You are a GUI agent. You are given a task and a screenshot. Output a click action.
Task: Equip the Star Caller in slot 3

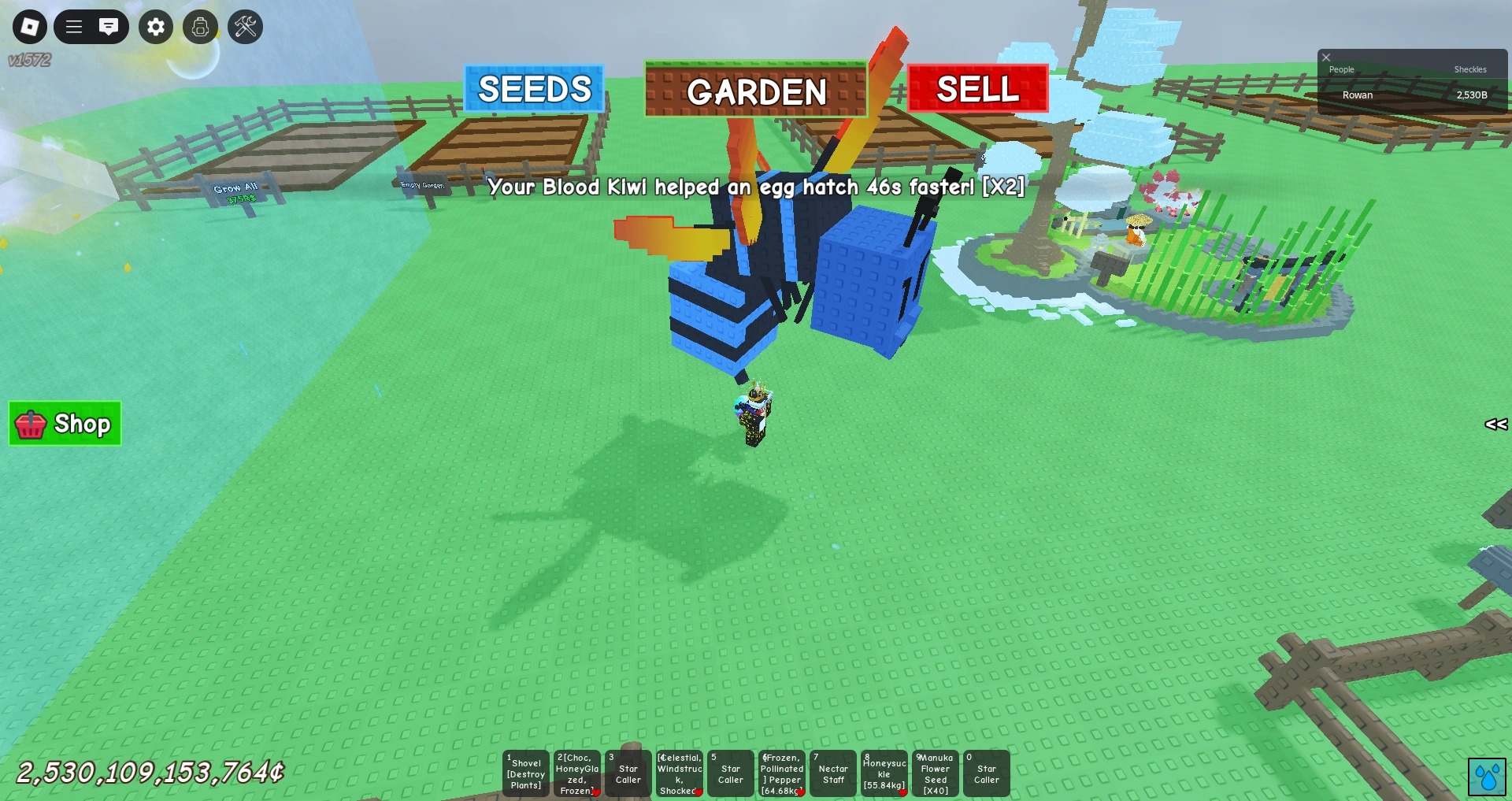pos(628,774)
